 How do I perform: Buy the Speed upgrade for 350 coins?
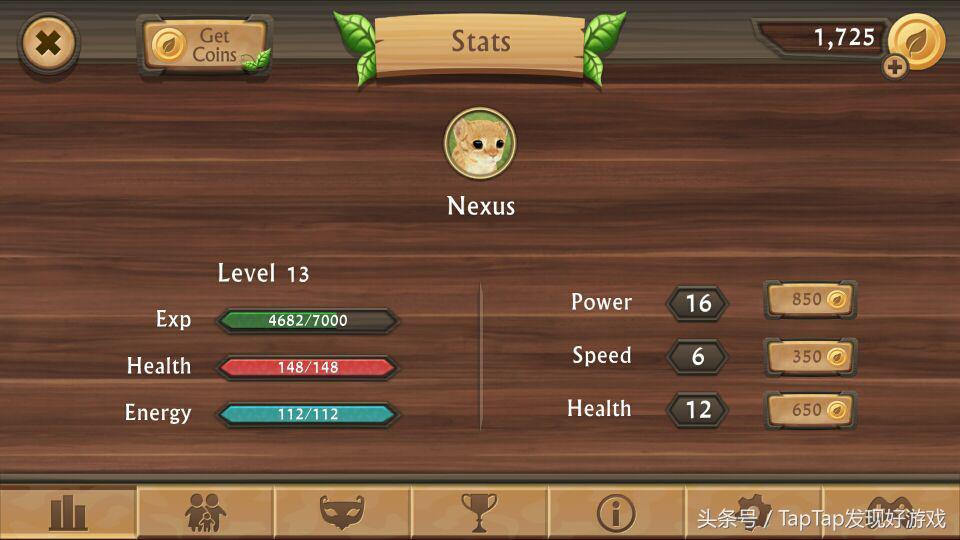[811, 356]
